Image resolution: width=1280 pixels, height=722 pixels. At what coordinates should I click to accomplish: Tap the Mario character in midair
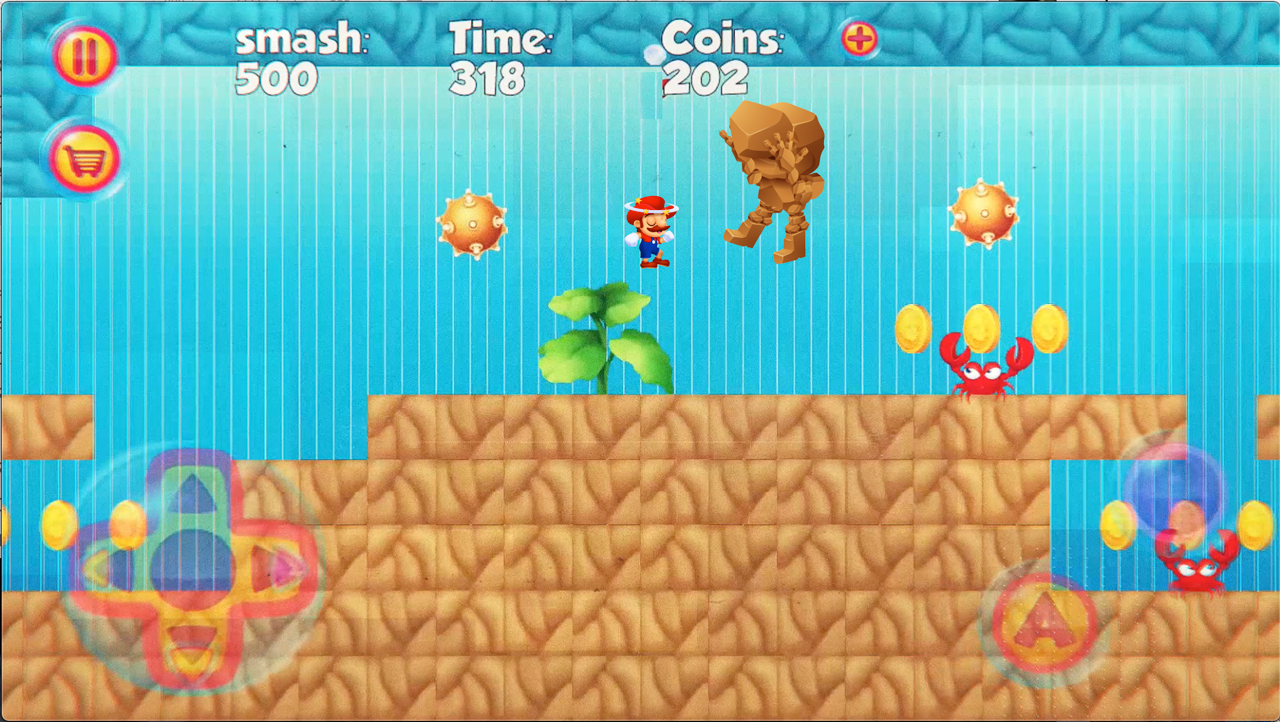[x=650, y=232]
